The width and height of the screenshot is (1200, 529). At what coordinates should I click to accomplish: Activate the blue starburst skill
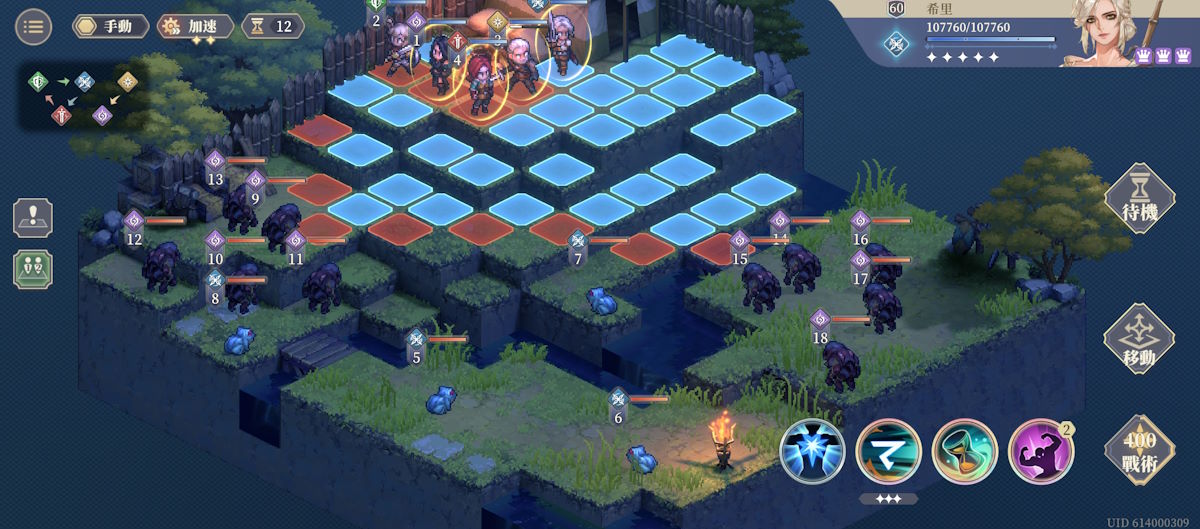pos(812,450)
